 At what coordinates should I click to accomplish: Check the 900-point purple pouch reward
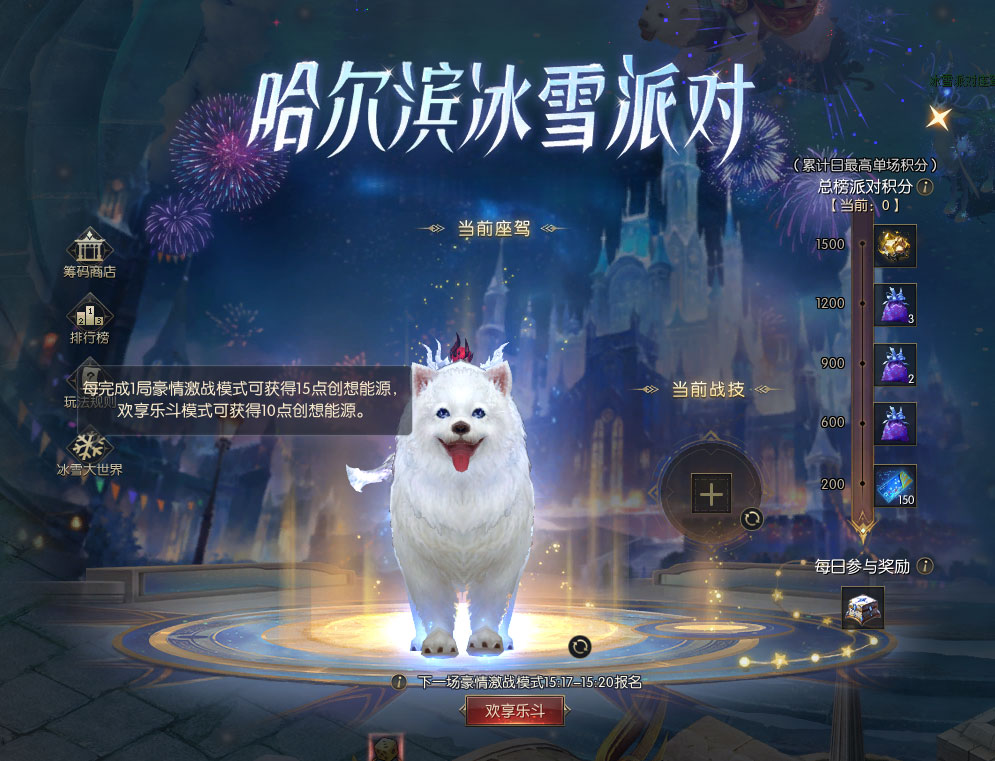click(x=895, y=364)
